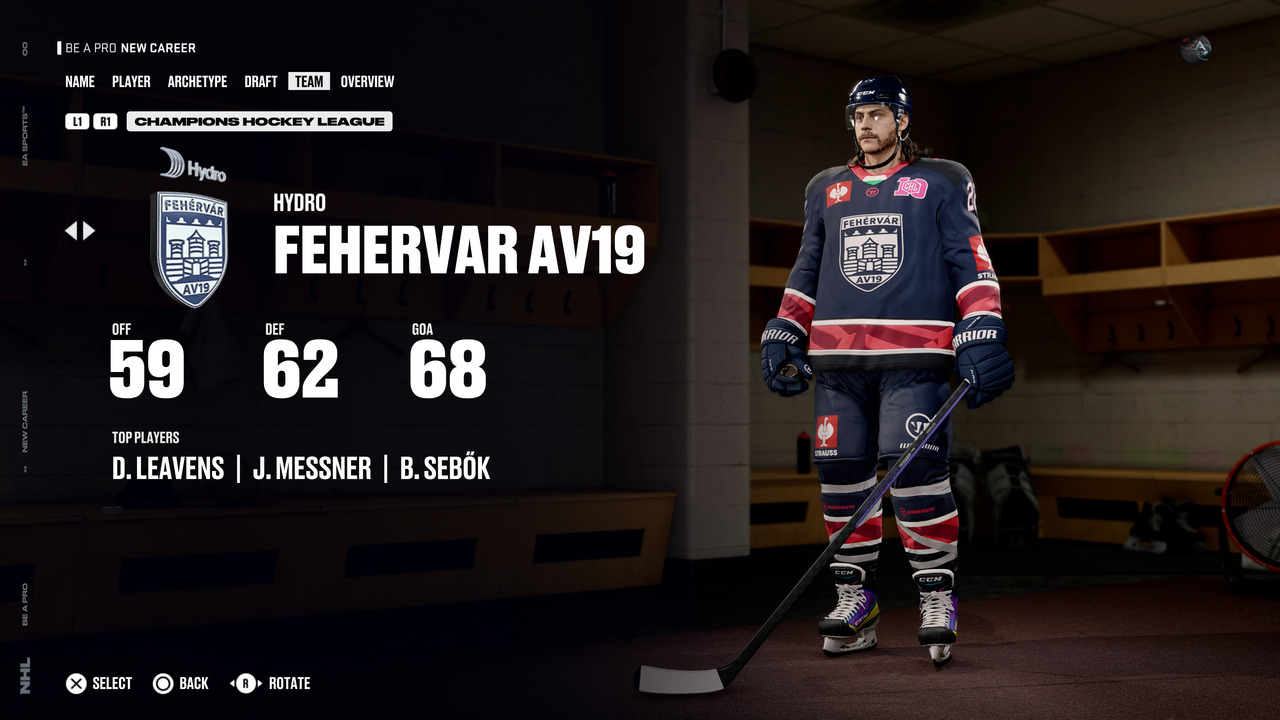This screenshot has height=720, width=1280.
Task: Cycle to the next team with right arrow
Action: click(x=90, y=231)
